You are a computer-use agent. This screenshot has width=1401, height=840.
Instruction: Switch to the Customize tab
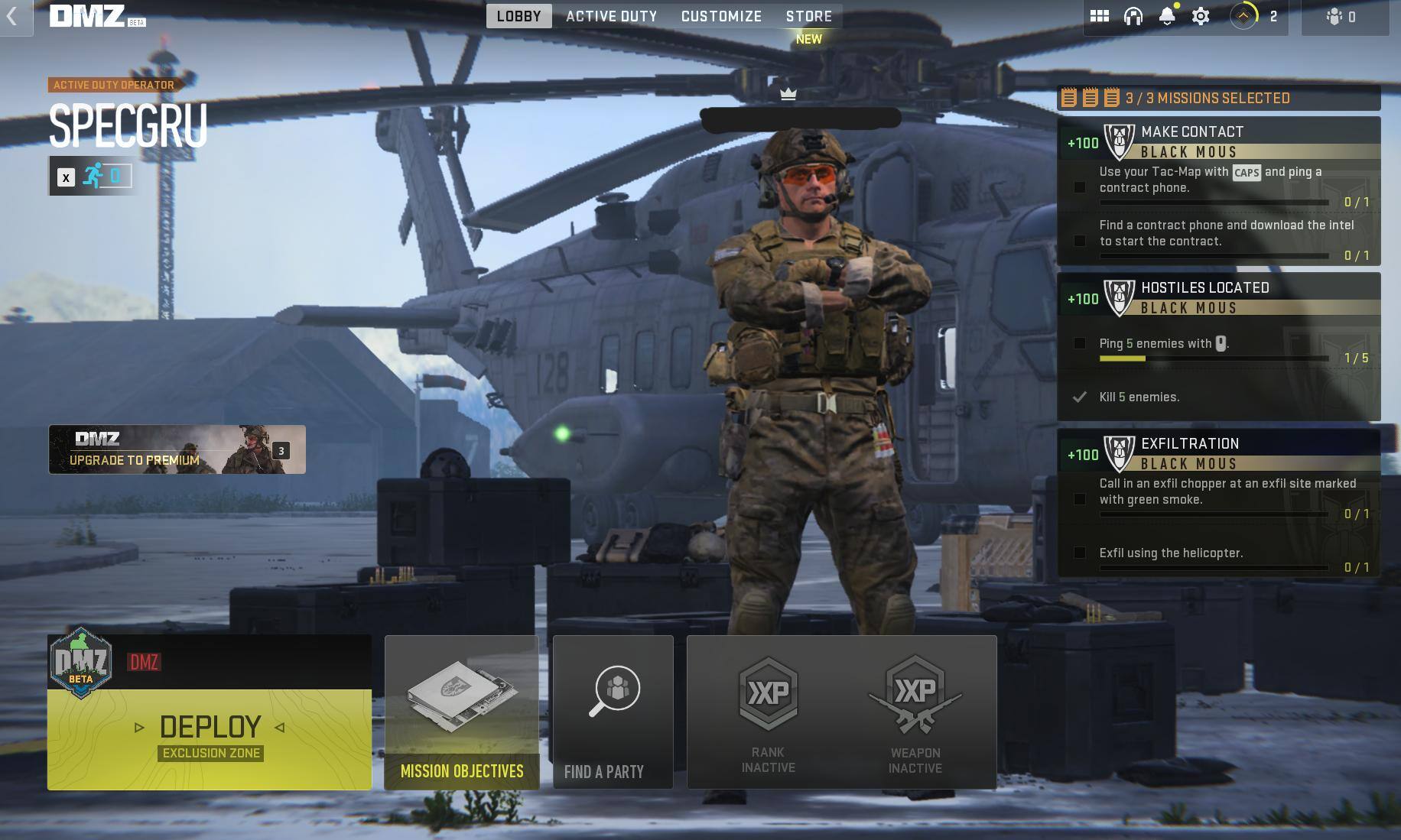[x=721, y=16]
